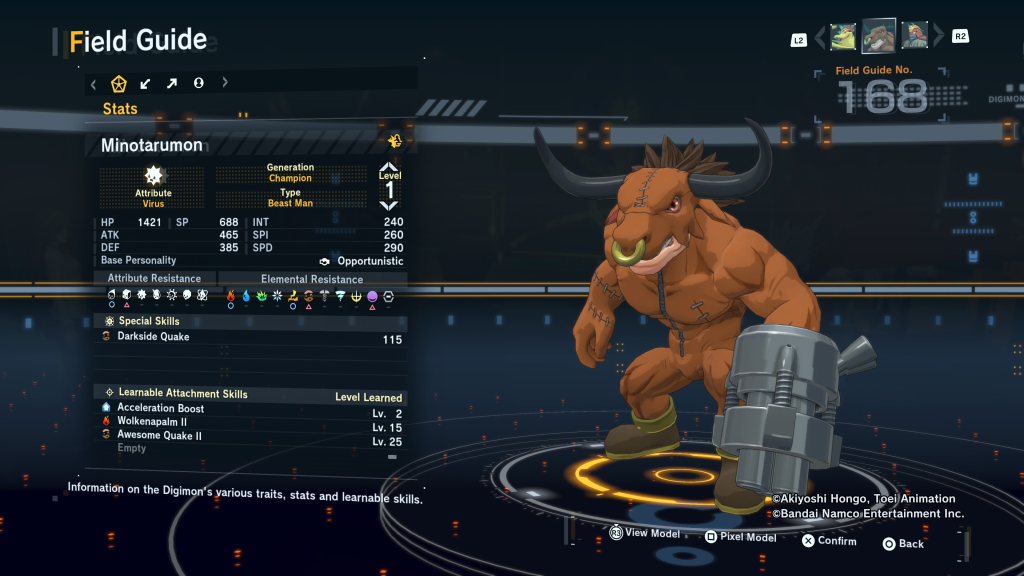Switch to the up-right arrow tab
This screenshot has width=1024, height=576.
pyautogui.click(x=172, y=84)
